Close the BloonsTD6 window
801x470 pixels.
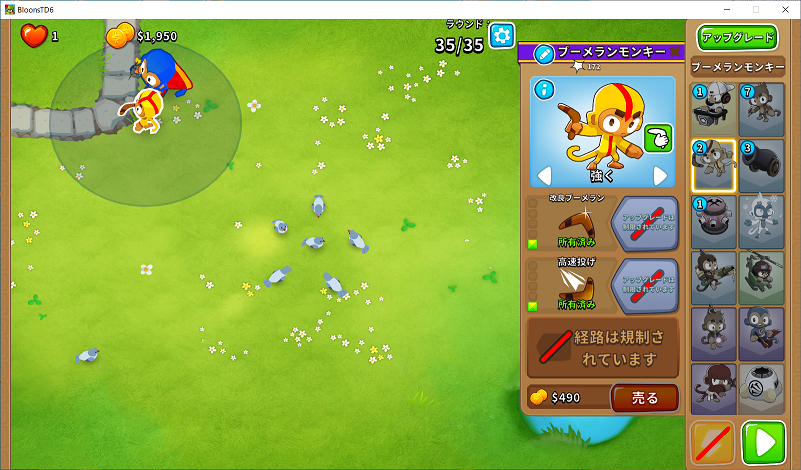point(783,9)
